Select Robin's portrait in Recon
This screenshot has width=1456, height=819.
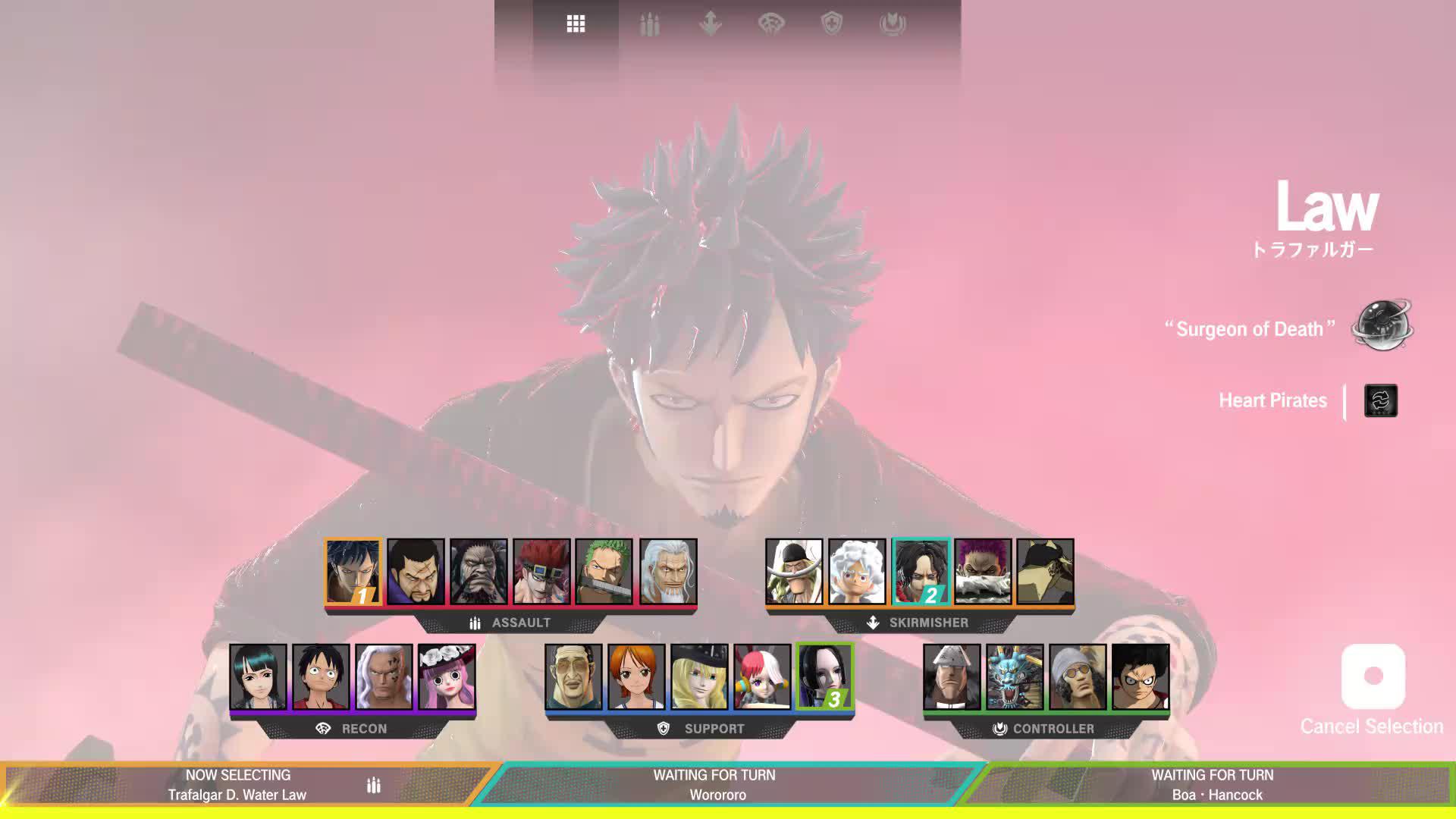pos(259,677)
